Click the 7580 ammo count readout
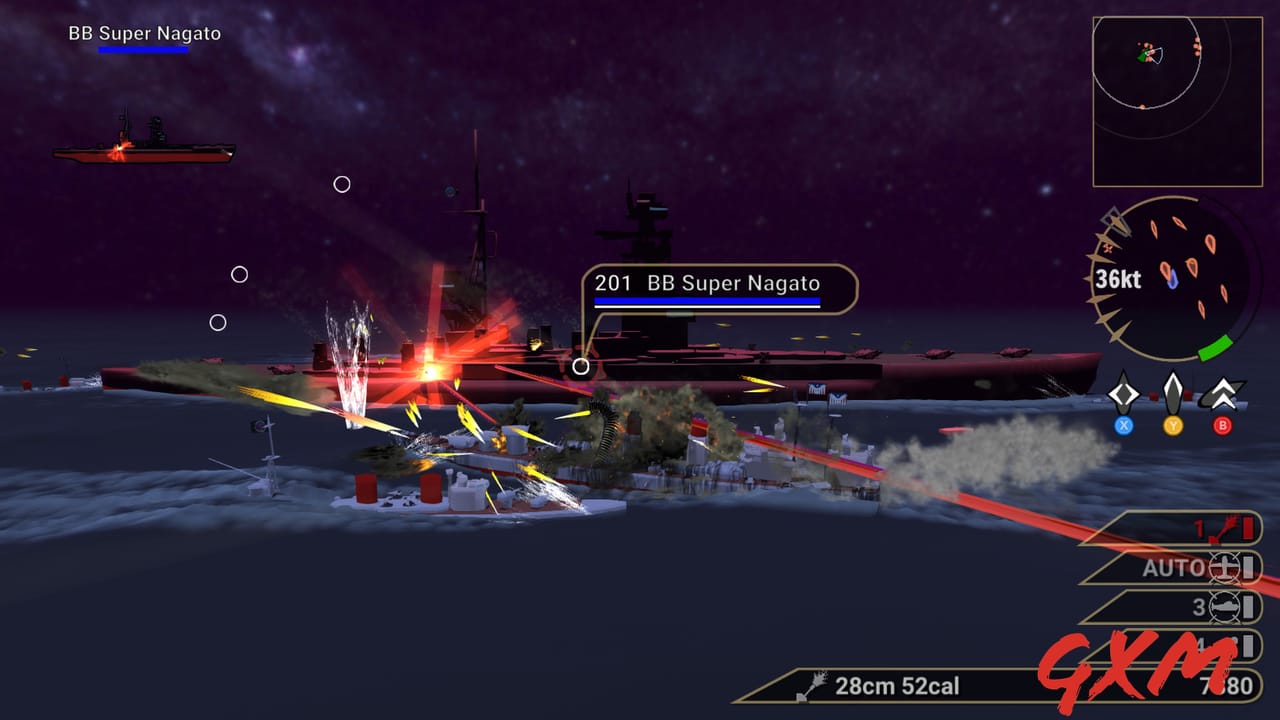 point(1224,686)
